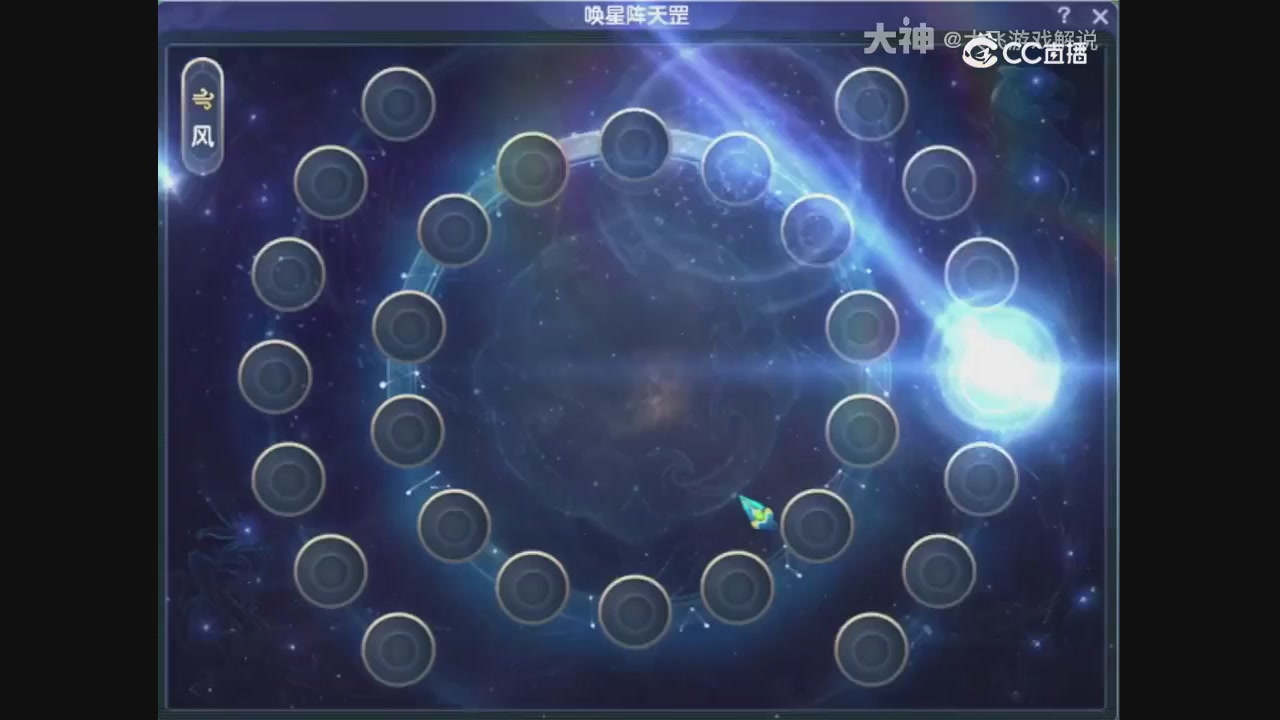Click the topmost star slot of the inner ring

[x=634, y=143]
